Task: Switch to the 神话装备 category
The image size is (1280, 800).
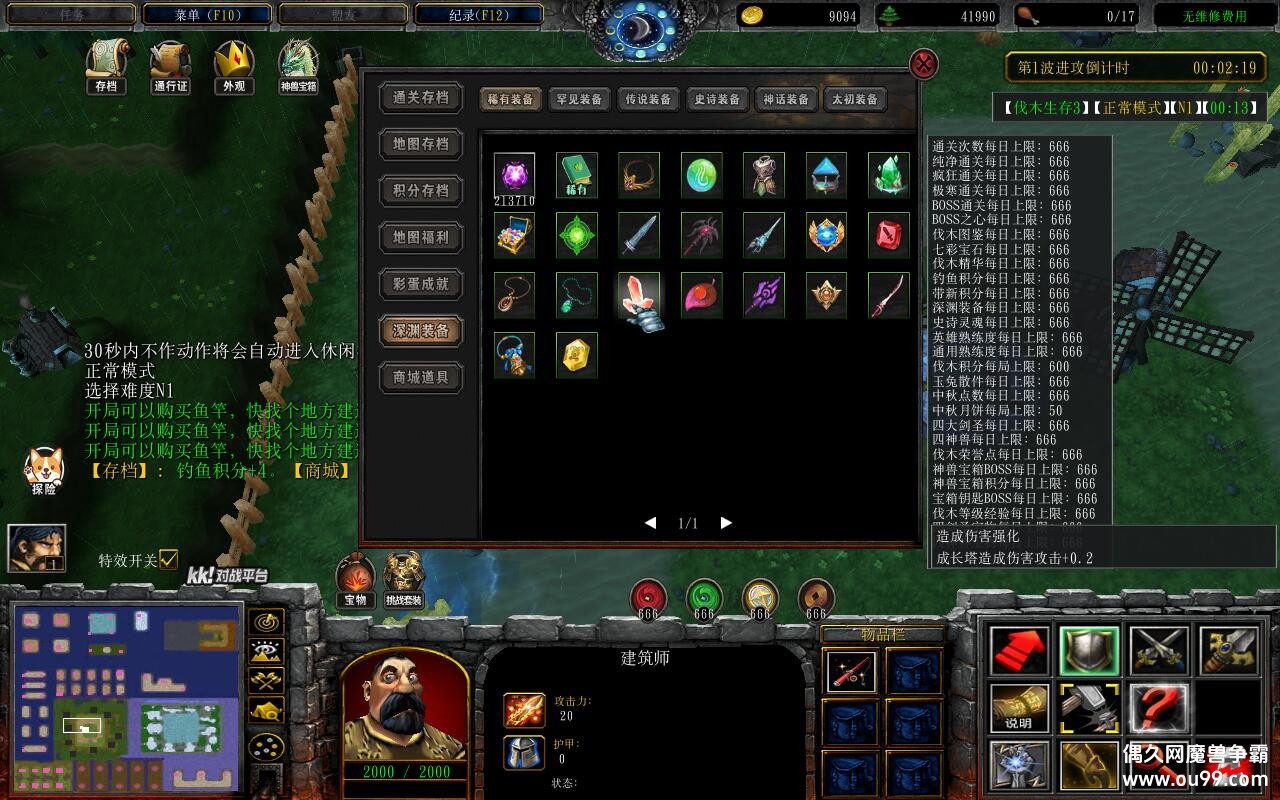Action: pyautogui.click(x=786, y=99)
